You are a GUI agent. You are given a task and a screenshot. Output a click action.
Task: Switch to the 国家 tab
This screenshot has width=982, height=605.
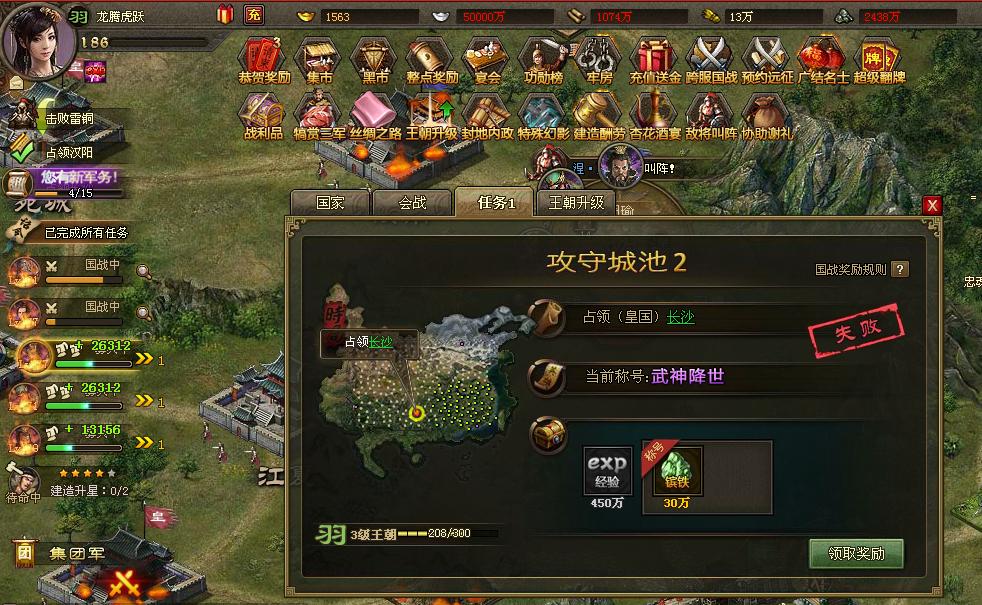point(330,202)
